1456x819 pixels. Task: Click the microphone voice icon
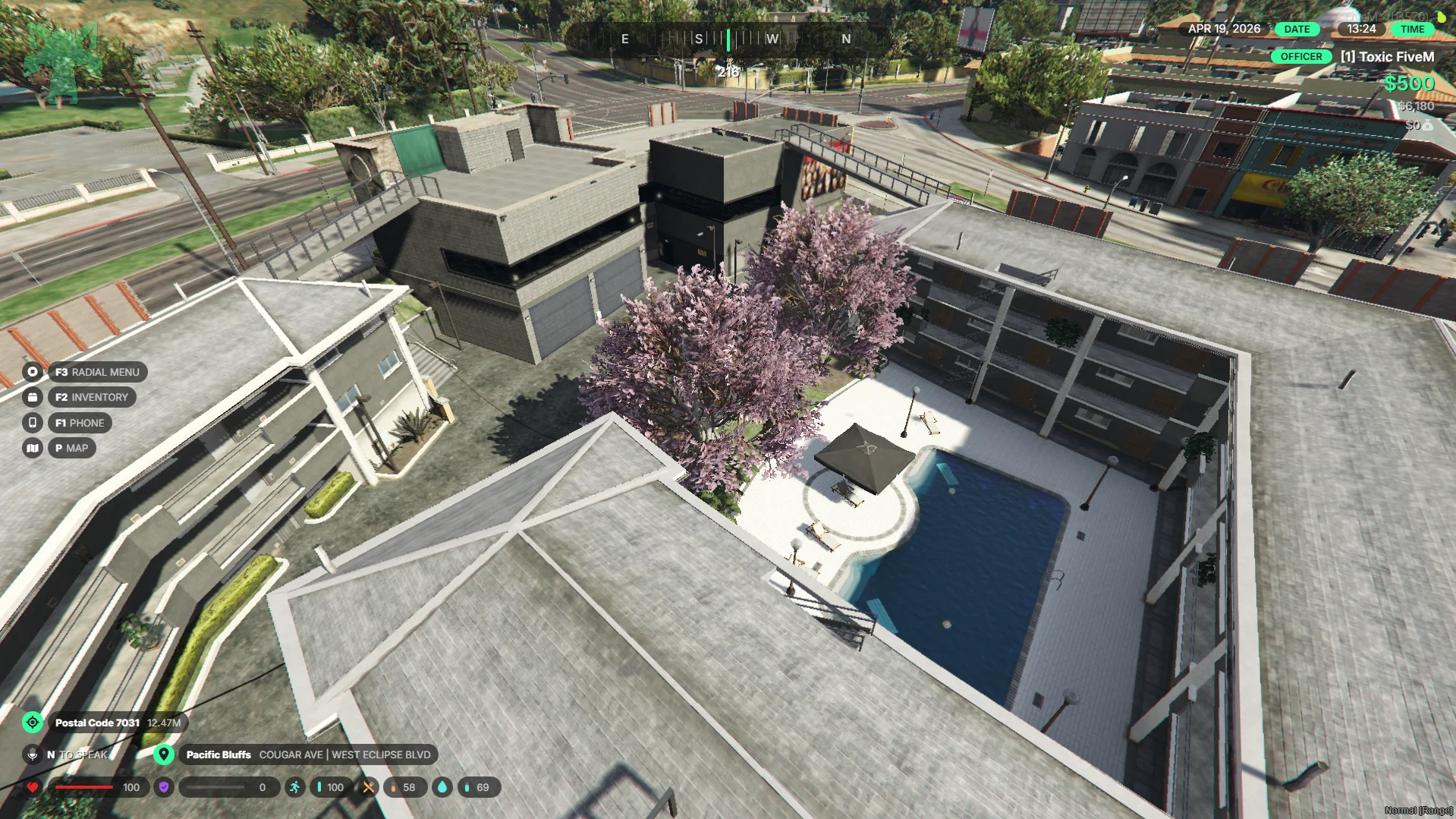[33, 754]
